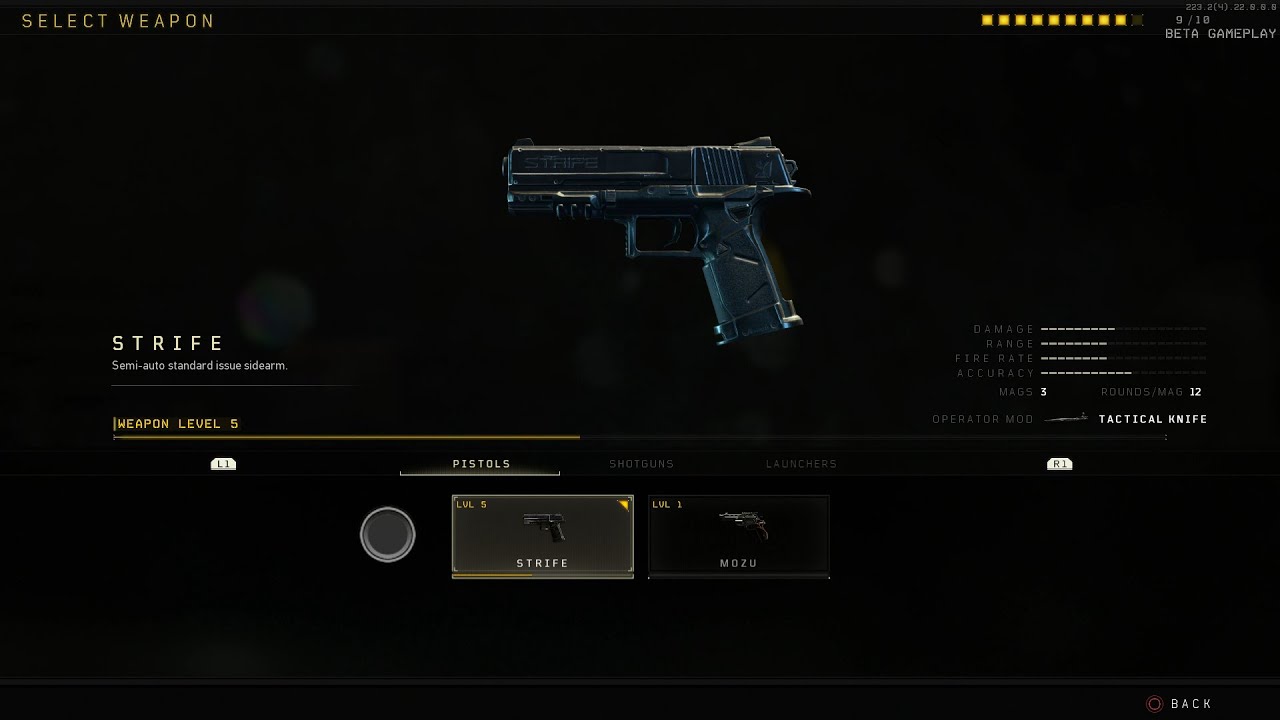The image size is (1280, 720).
Task: Open the Shotguns weapon category
Action: (641, 464)
